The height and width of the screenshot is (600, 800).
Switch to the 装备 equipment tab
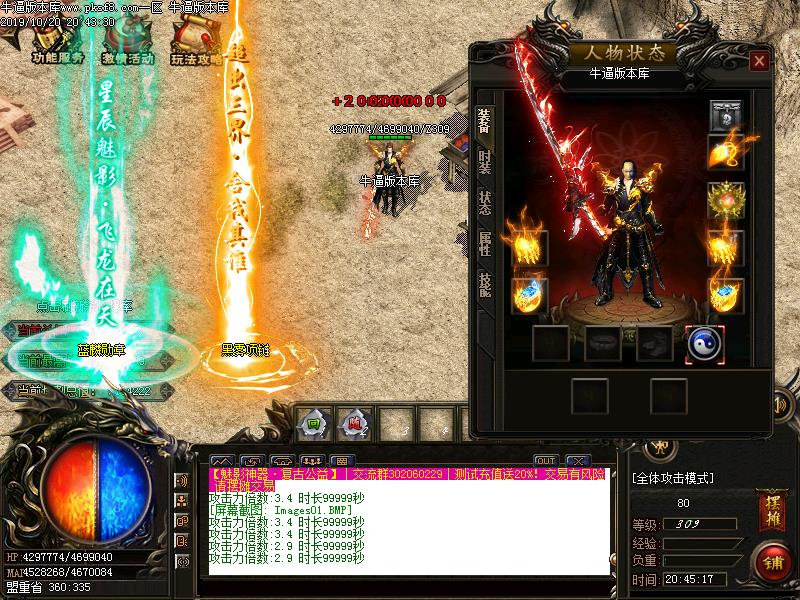click(x=484, y=119)
